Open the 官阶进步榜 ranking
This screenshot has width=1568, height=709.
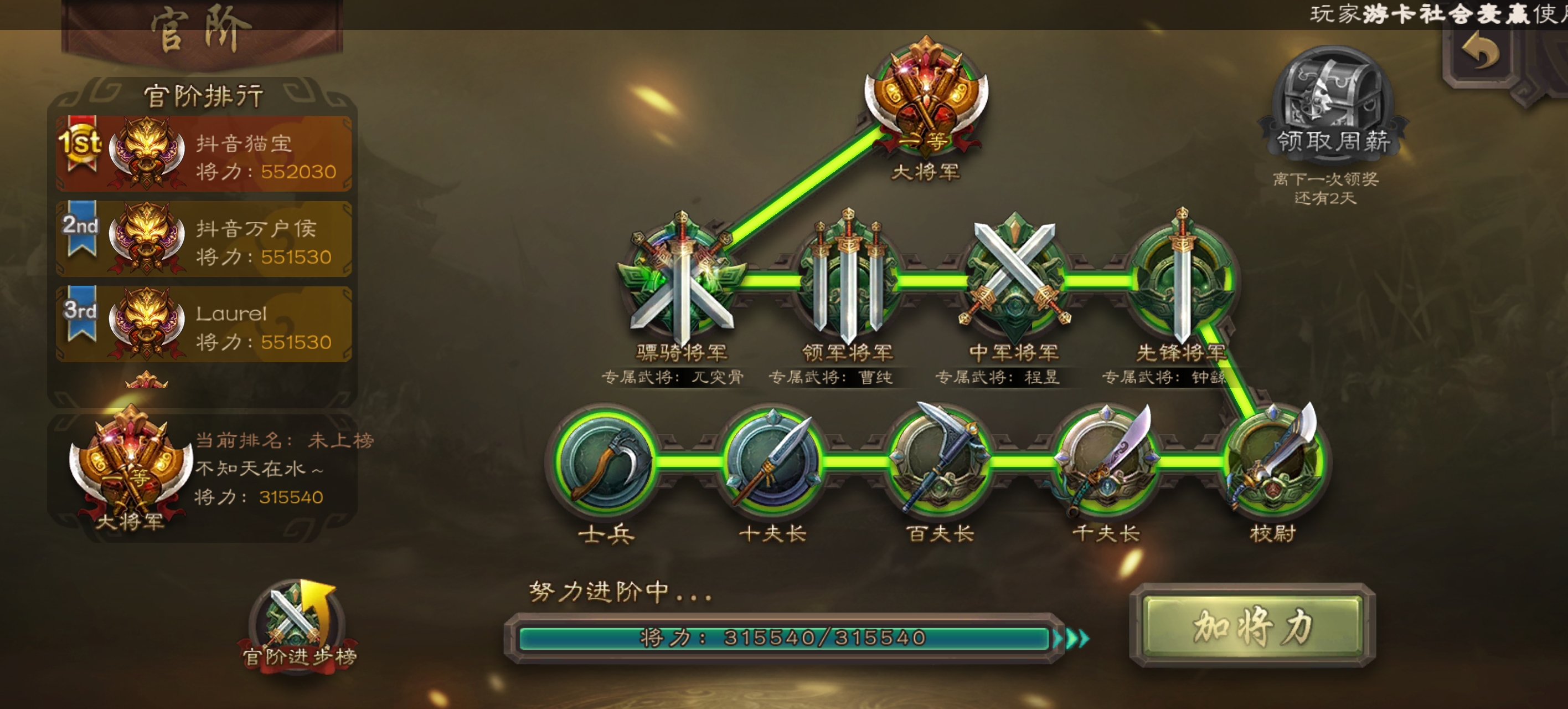(298, 627)
